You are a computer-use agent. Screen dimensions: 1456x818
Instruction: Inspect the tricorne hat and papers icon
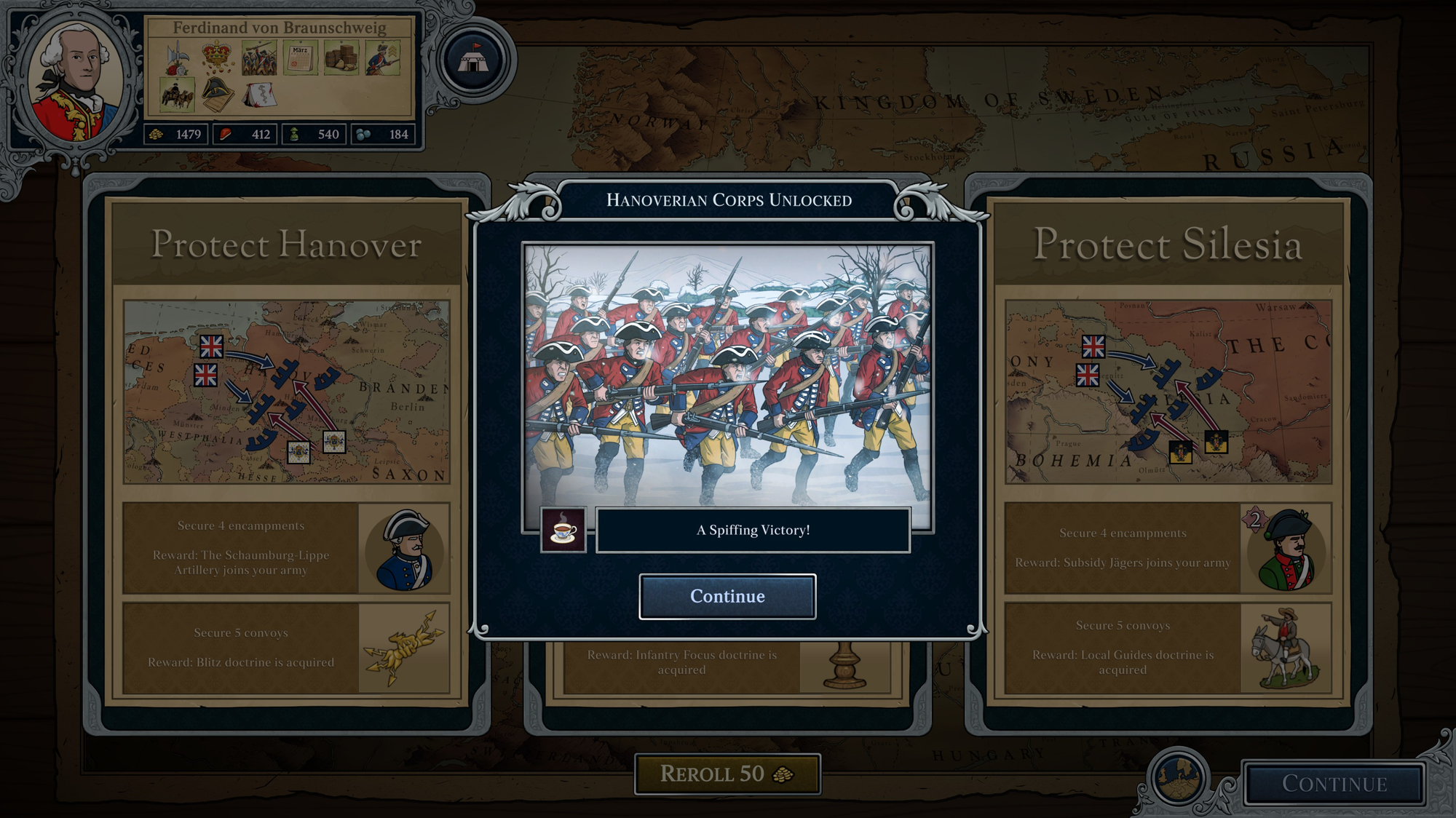(217, 95)
